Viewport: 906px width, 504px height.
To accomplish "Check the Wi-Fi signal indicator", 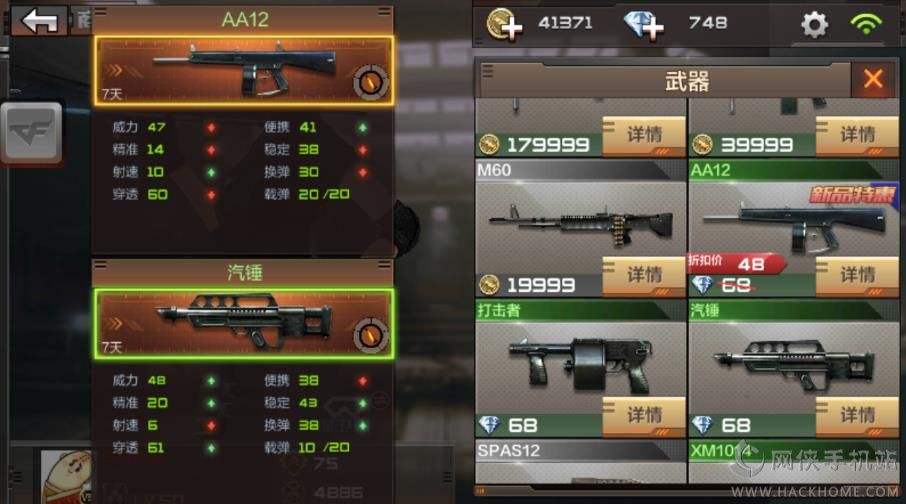I will click(867, 23).
